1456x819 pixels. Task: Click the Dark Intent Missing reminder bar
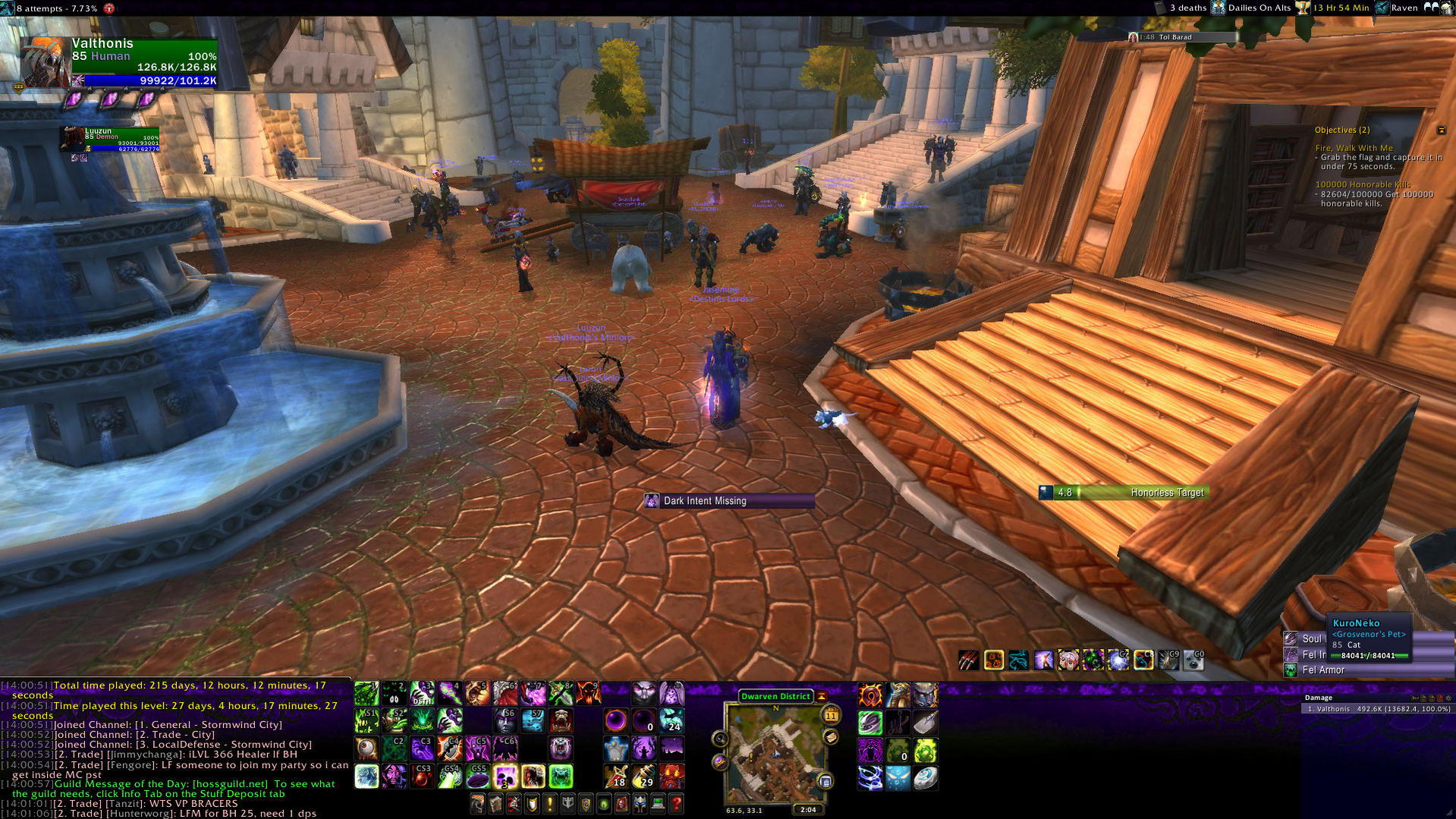(729, 501)
